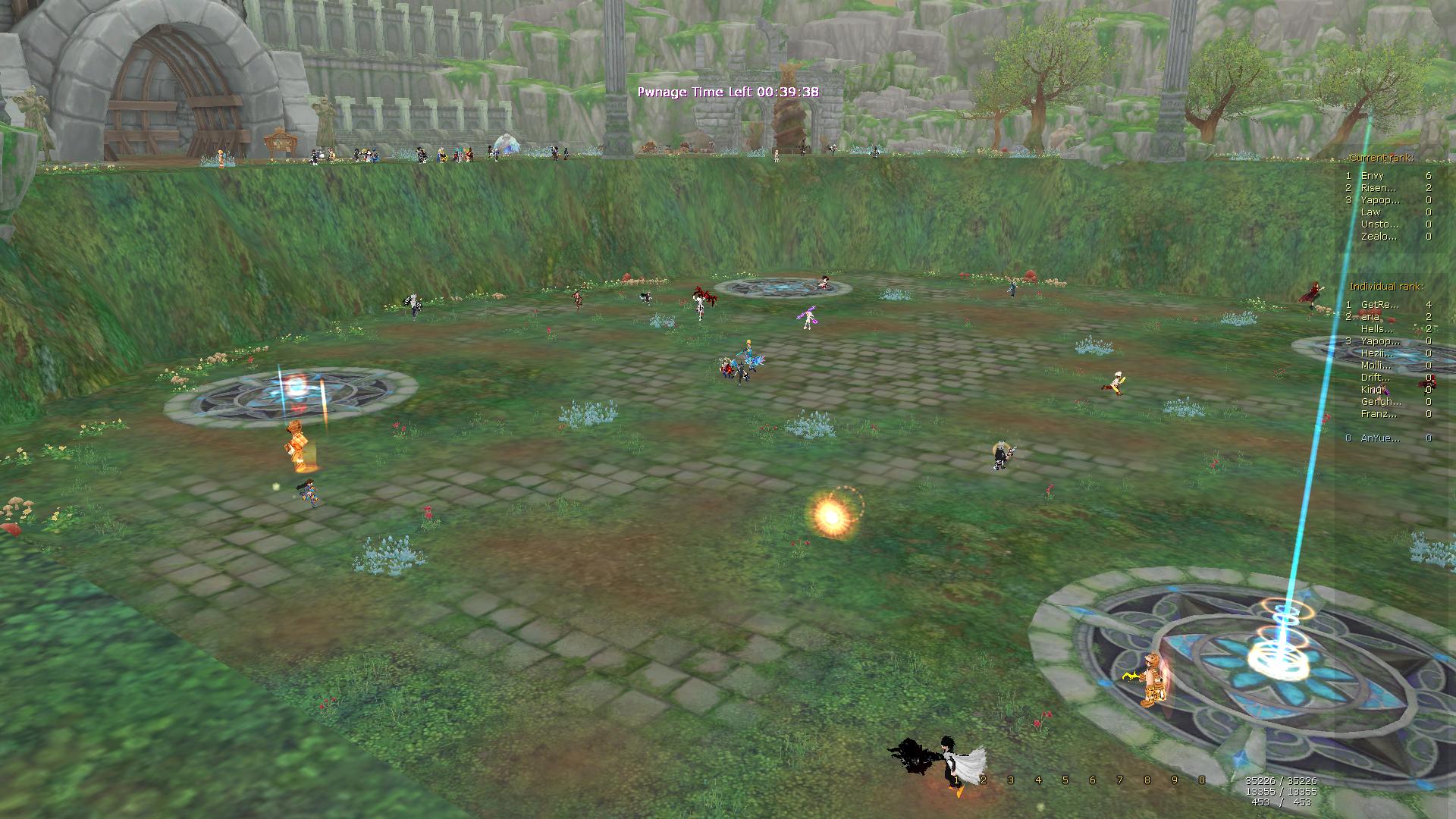The image size is (1456, 819).
Task: Choose the Gengh... player row
Action: [x=1380, y=401]
